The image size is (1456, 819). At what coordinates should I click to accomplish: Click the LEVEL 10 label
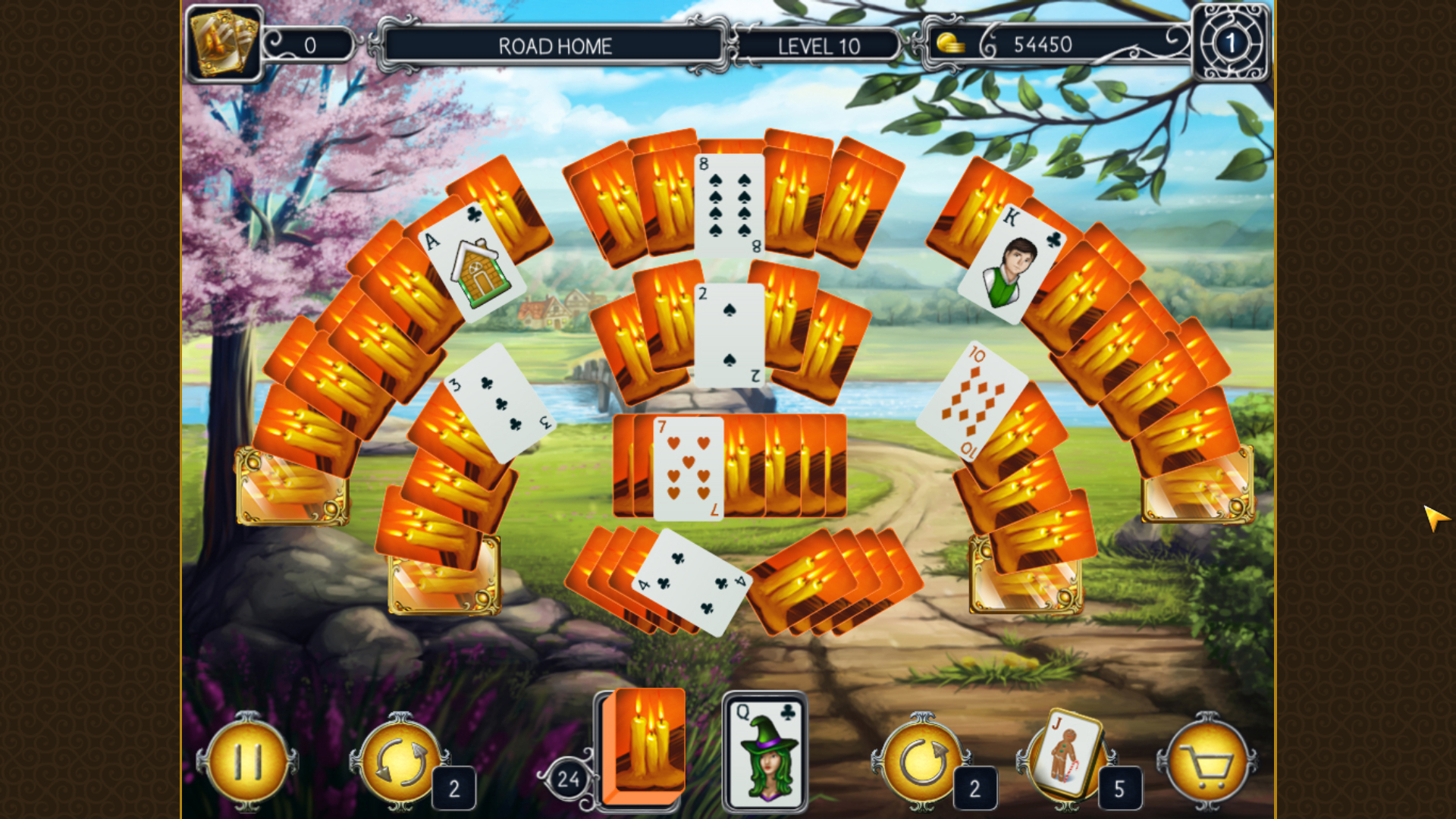817,47
